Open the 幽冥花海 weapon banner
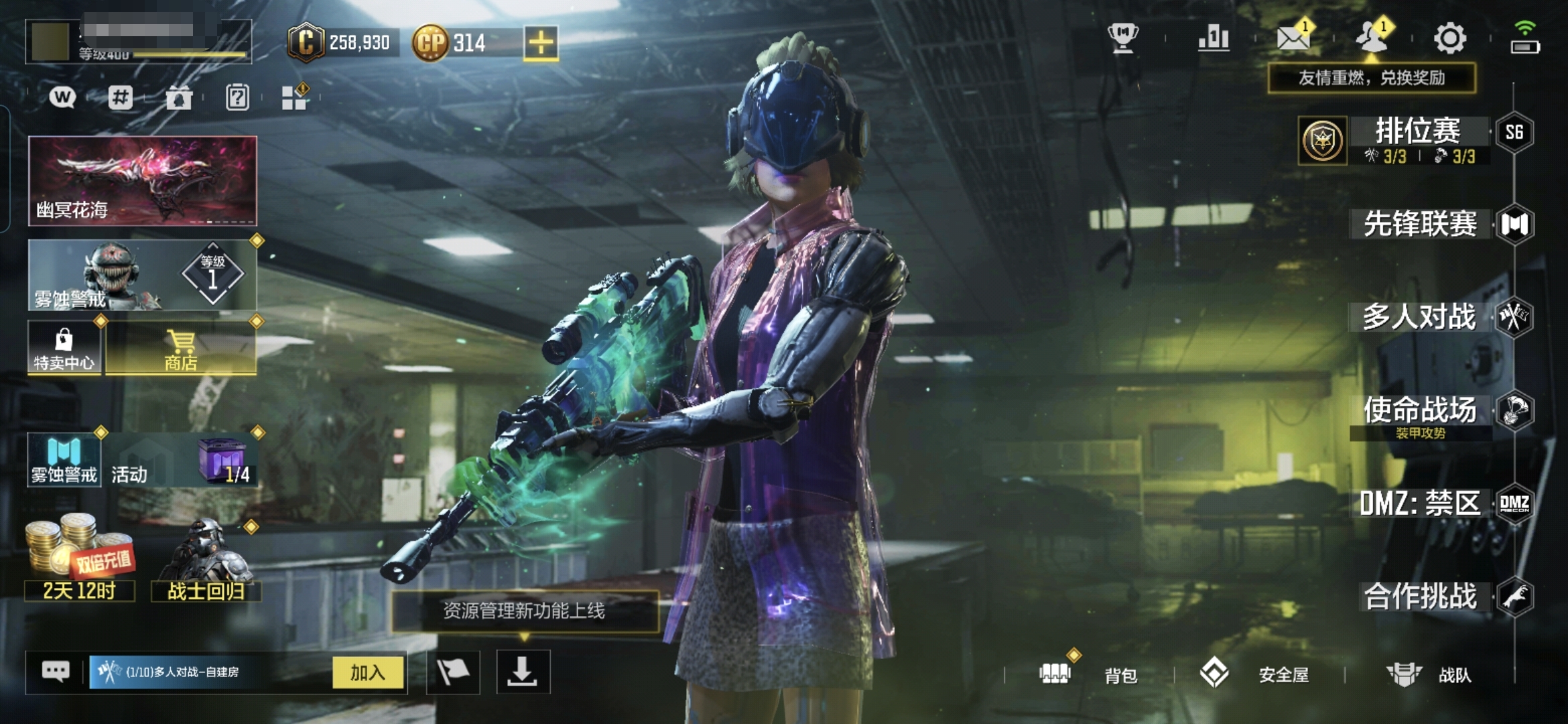The width and height of the screenshot is (1568, 724). point(143,181)
